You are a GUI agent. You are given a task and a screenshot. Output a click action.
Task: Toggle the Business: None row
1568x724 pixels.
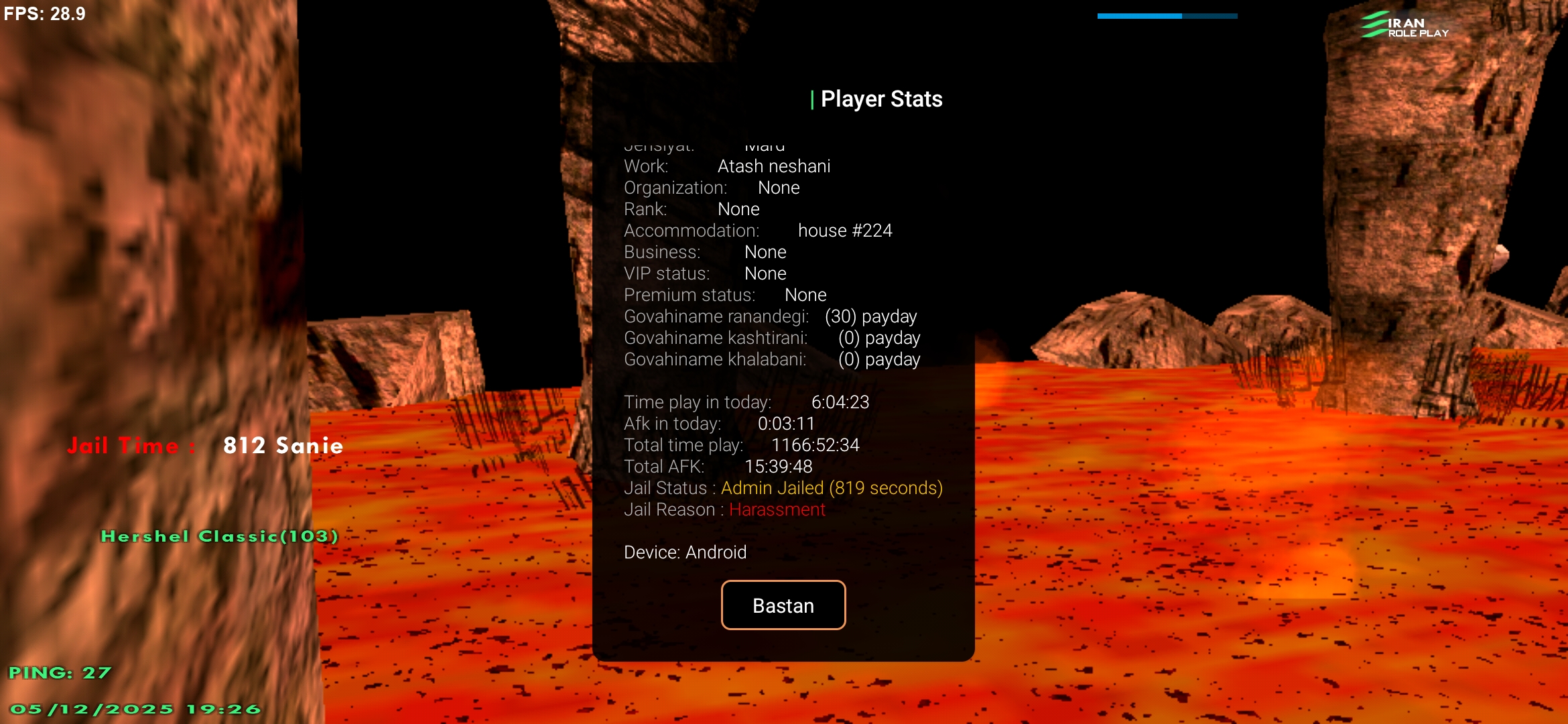(706, 251)
